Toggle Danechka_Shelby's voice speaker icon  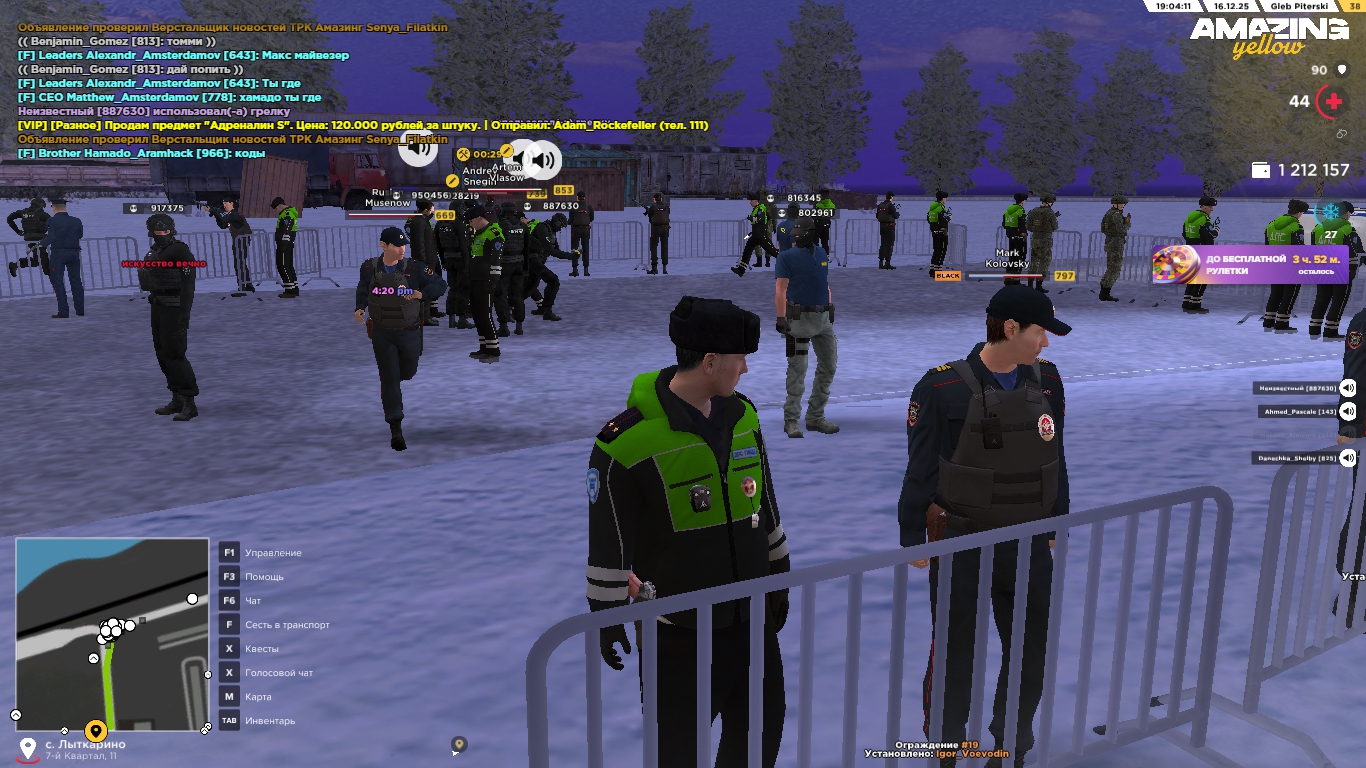[1348, 458]
